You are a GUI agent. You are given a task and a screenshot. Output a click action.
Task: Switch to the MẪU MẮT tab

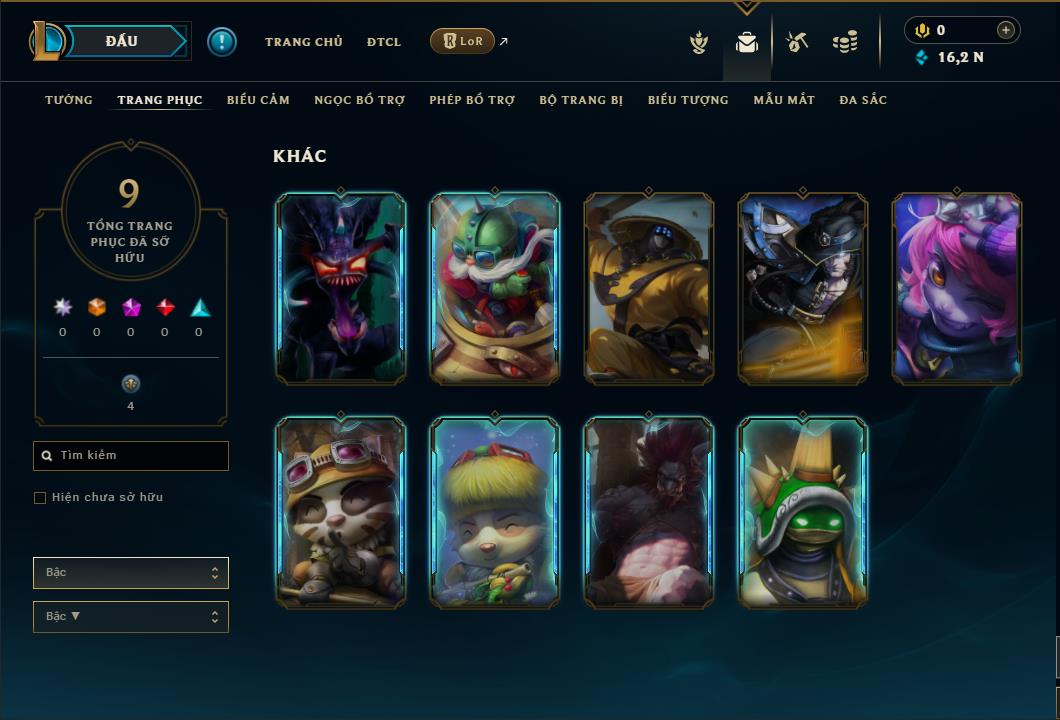click(784, 100)
